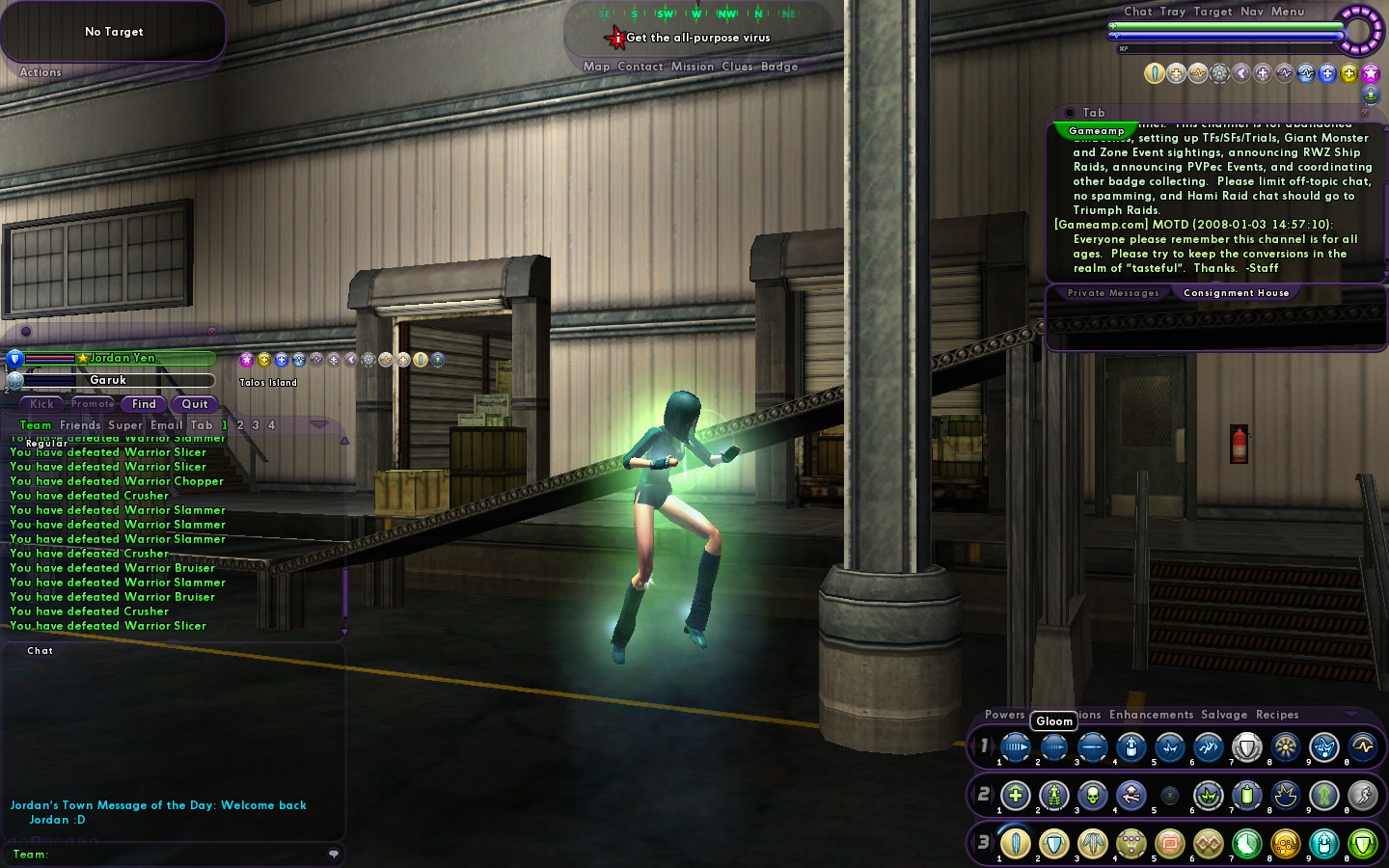This screenshot has height=868, width=1389.
Task: Select teammate Garuk in the team list
Action: pyautogui.click(x=108, y=380)
